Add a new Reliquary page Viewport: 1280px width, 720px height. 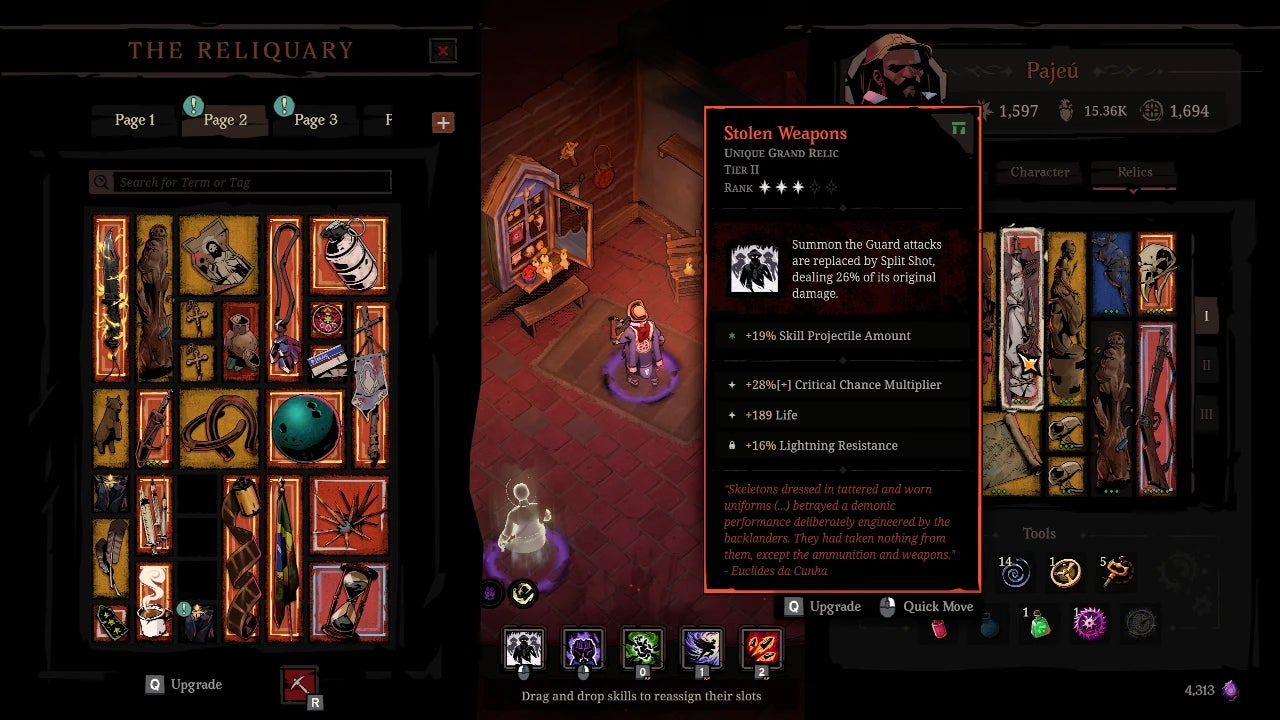coord(443,122)
